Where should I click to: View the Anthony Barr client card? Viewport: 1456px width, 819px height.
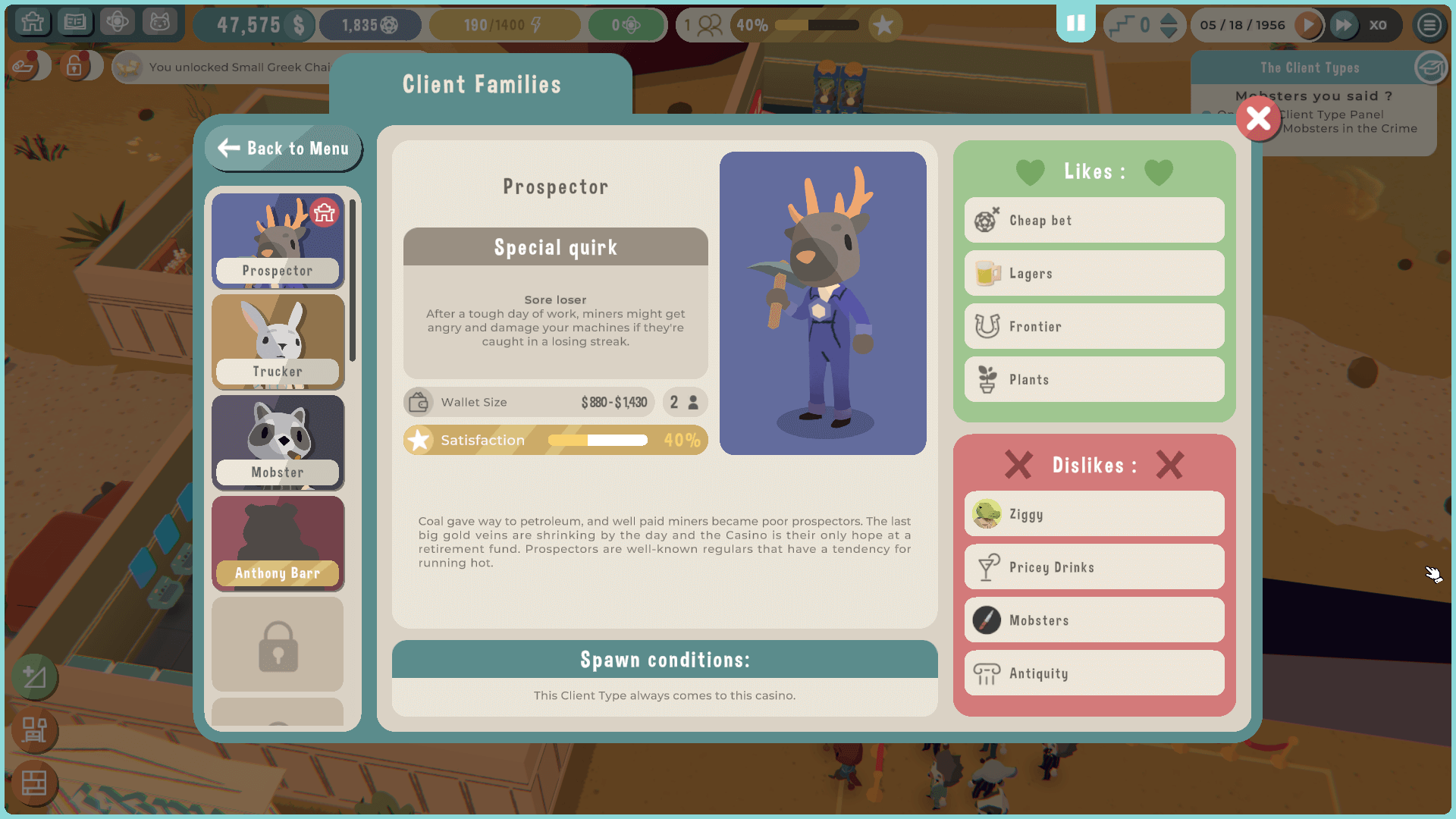pos(278,544)
